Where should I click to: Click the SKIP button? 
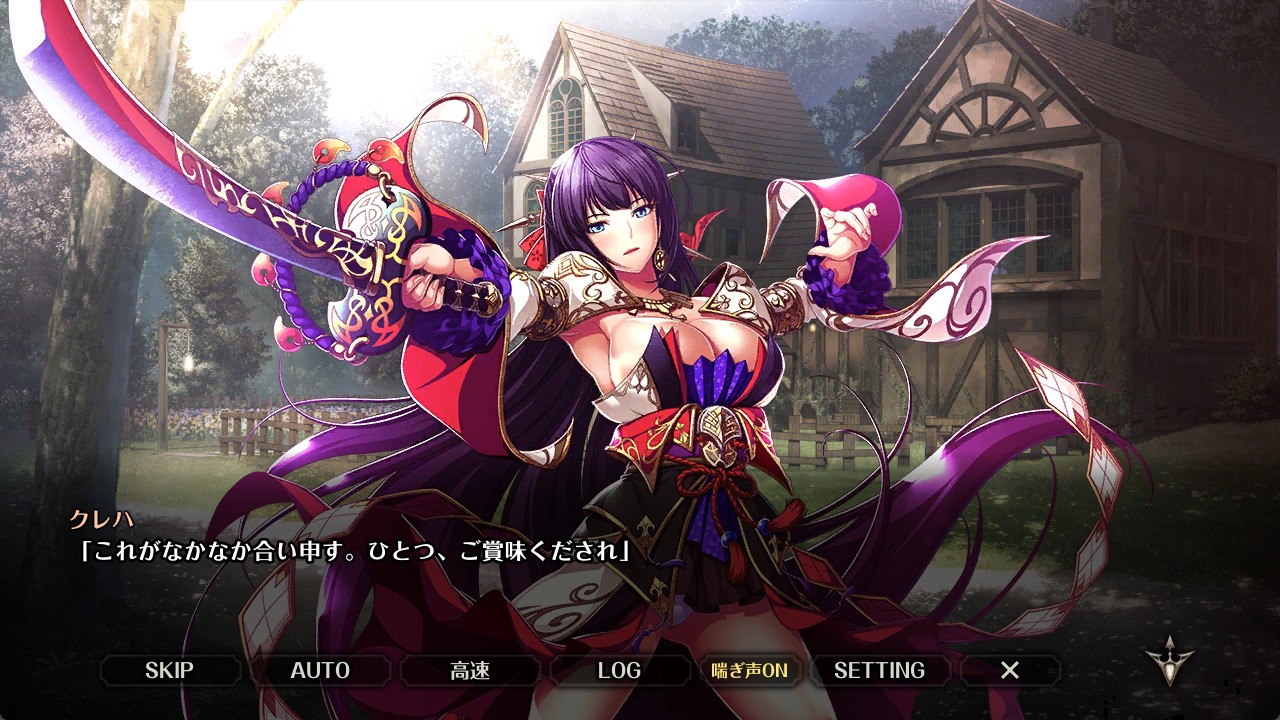point(169,670)
